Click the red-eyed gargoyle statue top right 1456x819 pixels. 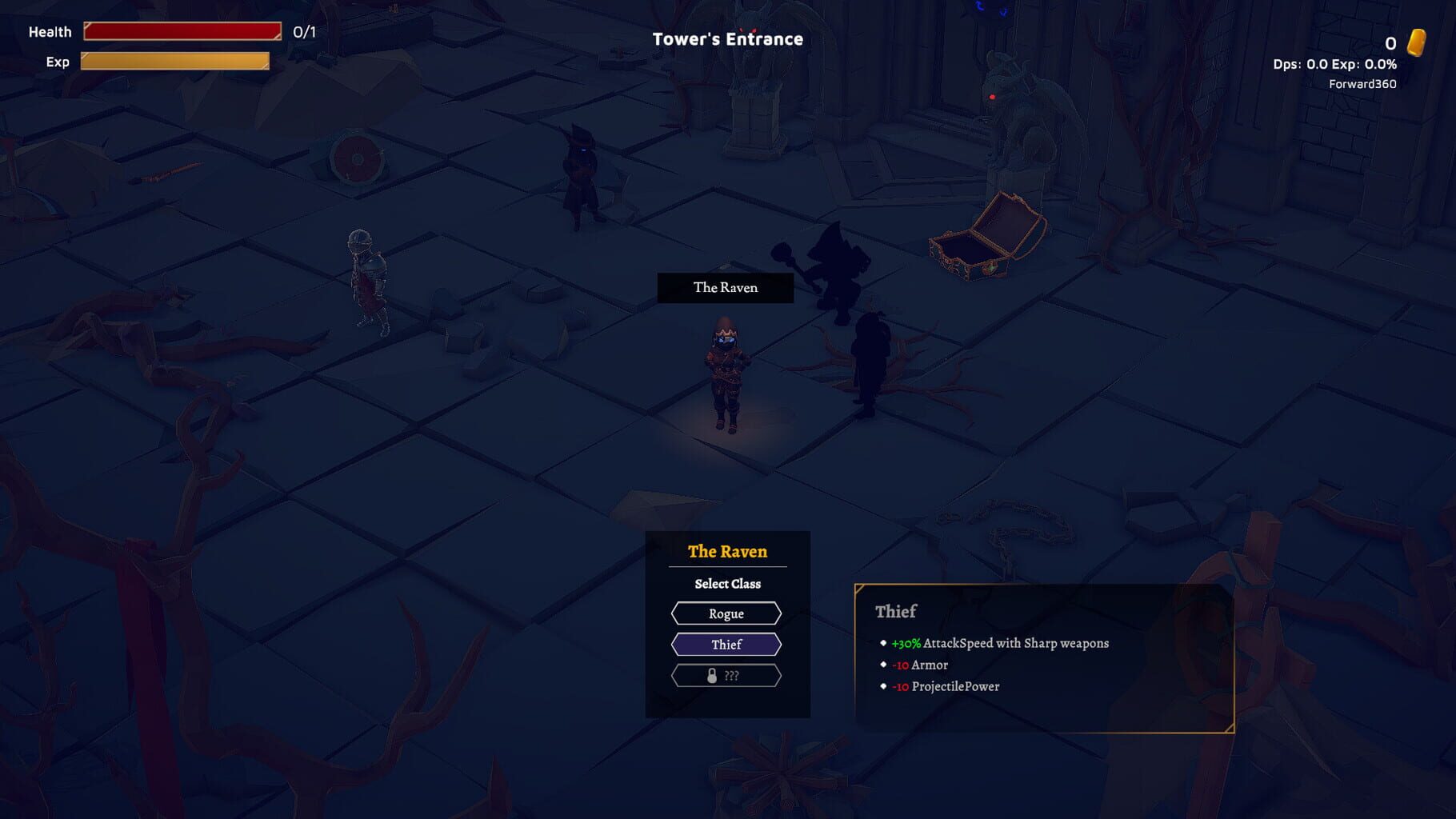tap(1014, 112)
